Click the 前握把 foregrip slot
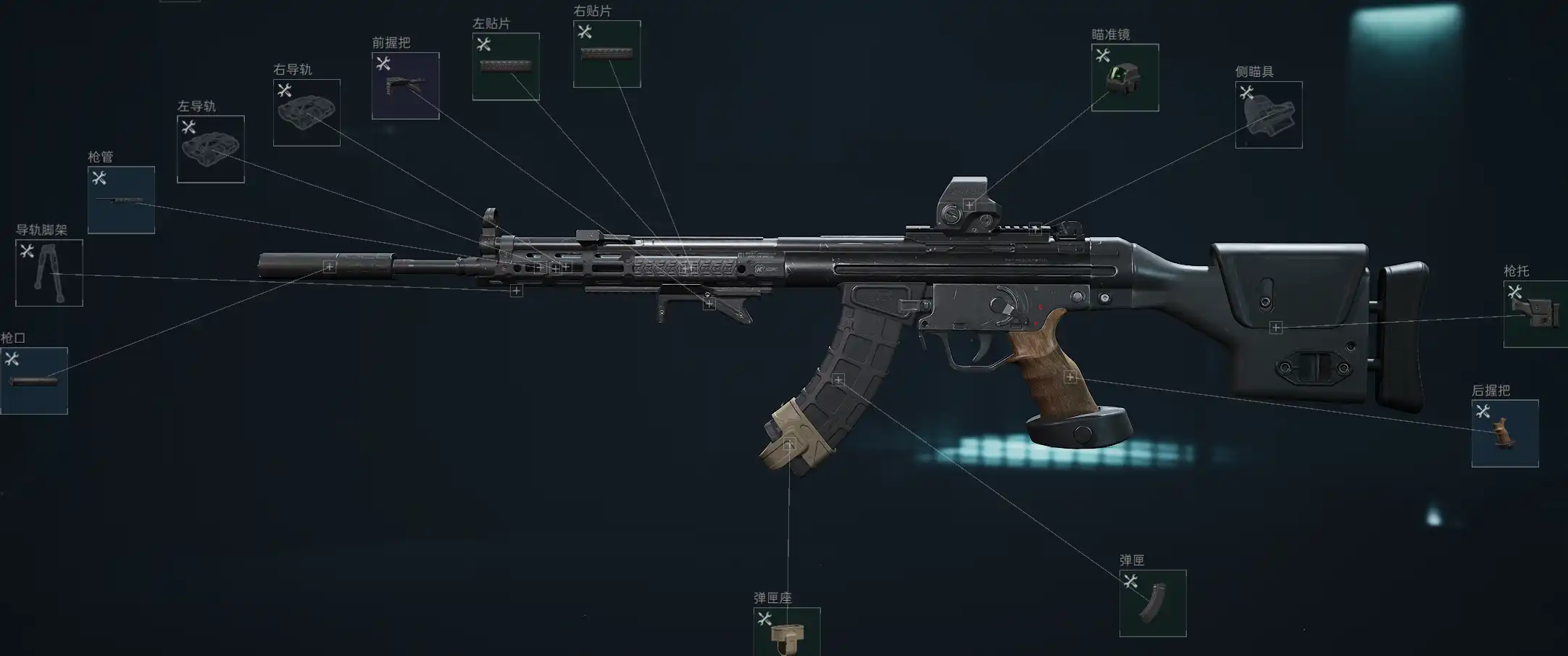Screen dimensions: 1568x656 tap(405, 86)
